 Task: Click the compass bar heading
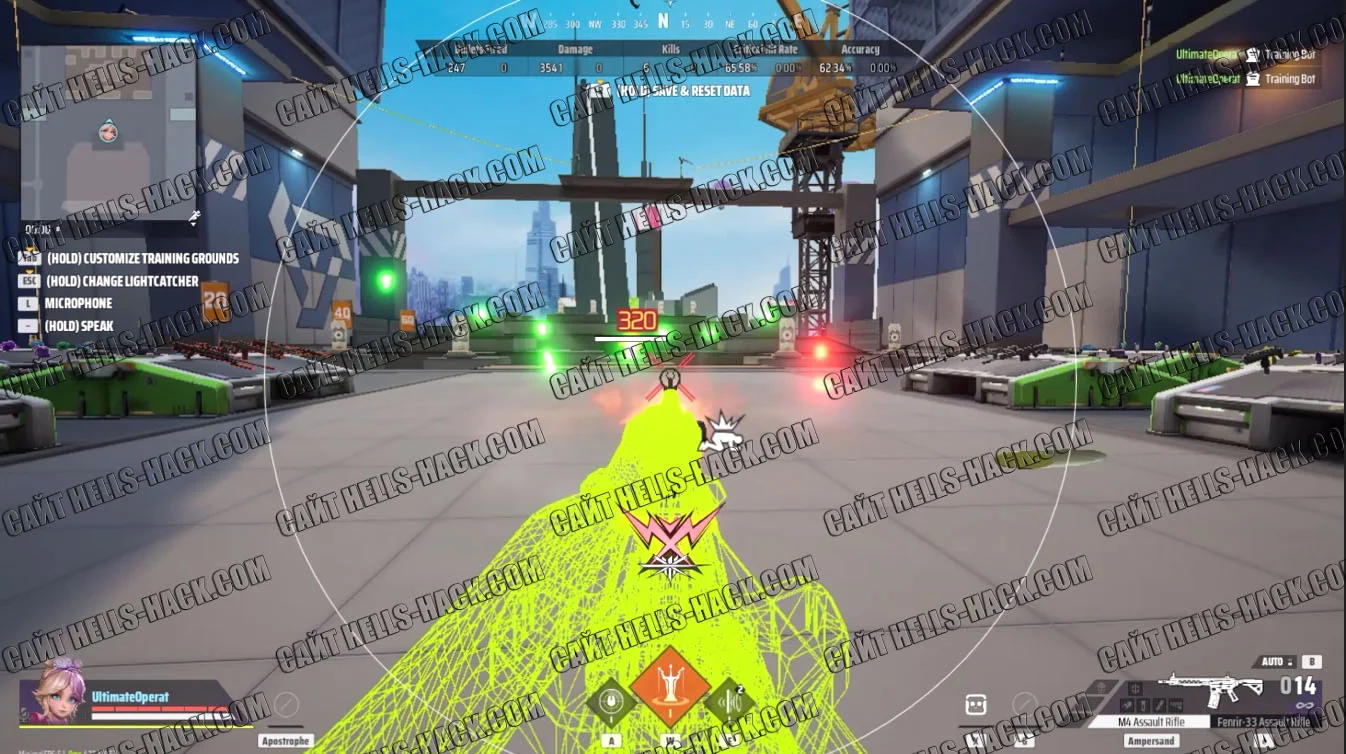click(x=663, y=21)
